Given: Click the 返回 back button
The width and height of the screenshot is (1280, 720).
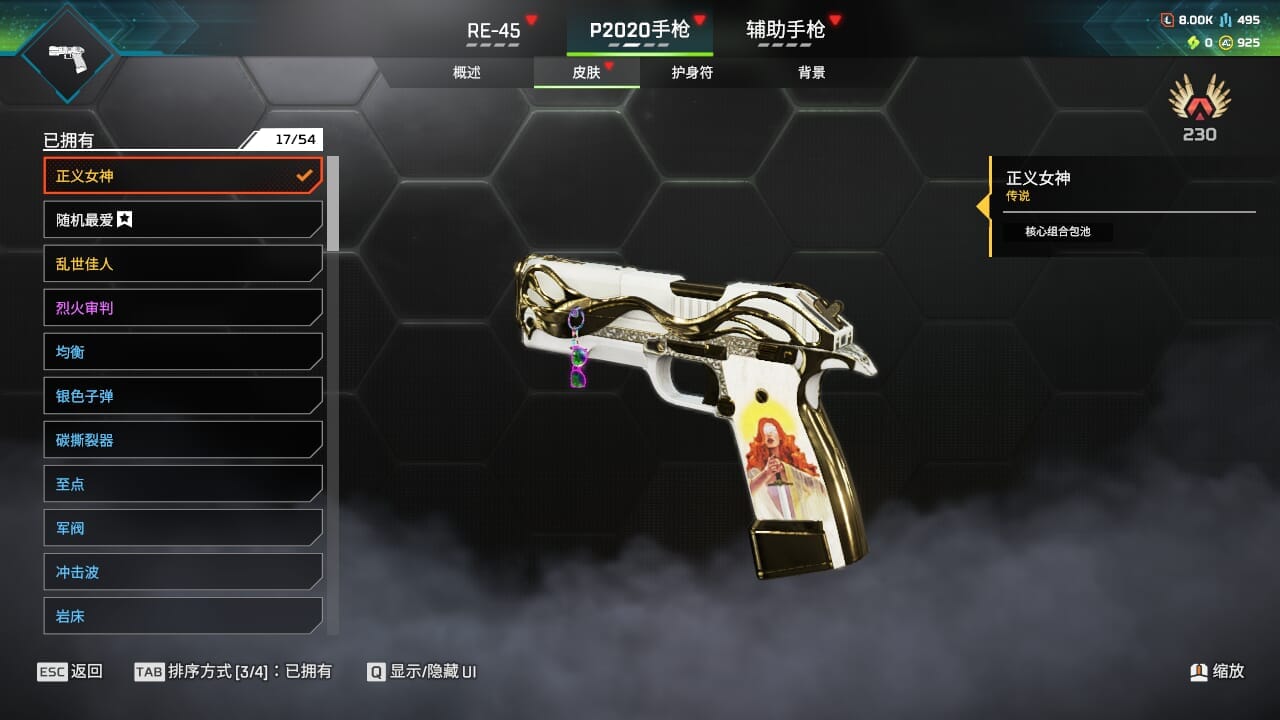Looking at the screenshot, I should 70,672.
